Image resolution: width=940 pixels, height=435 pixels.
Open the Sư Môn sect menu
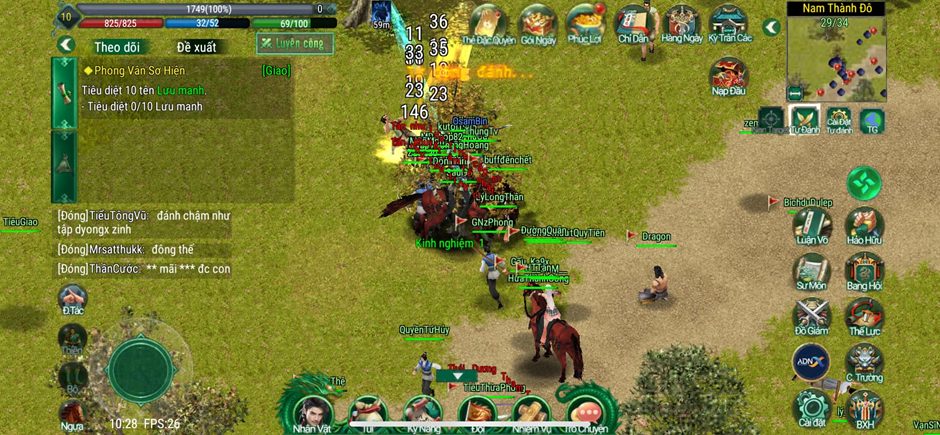pyautogui.click(x=812, y=274)
